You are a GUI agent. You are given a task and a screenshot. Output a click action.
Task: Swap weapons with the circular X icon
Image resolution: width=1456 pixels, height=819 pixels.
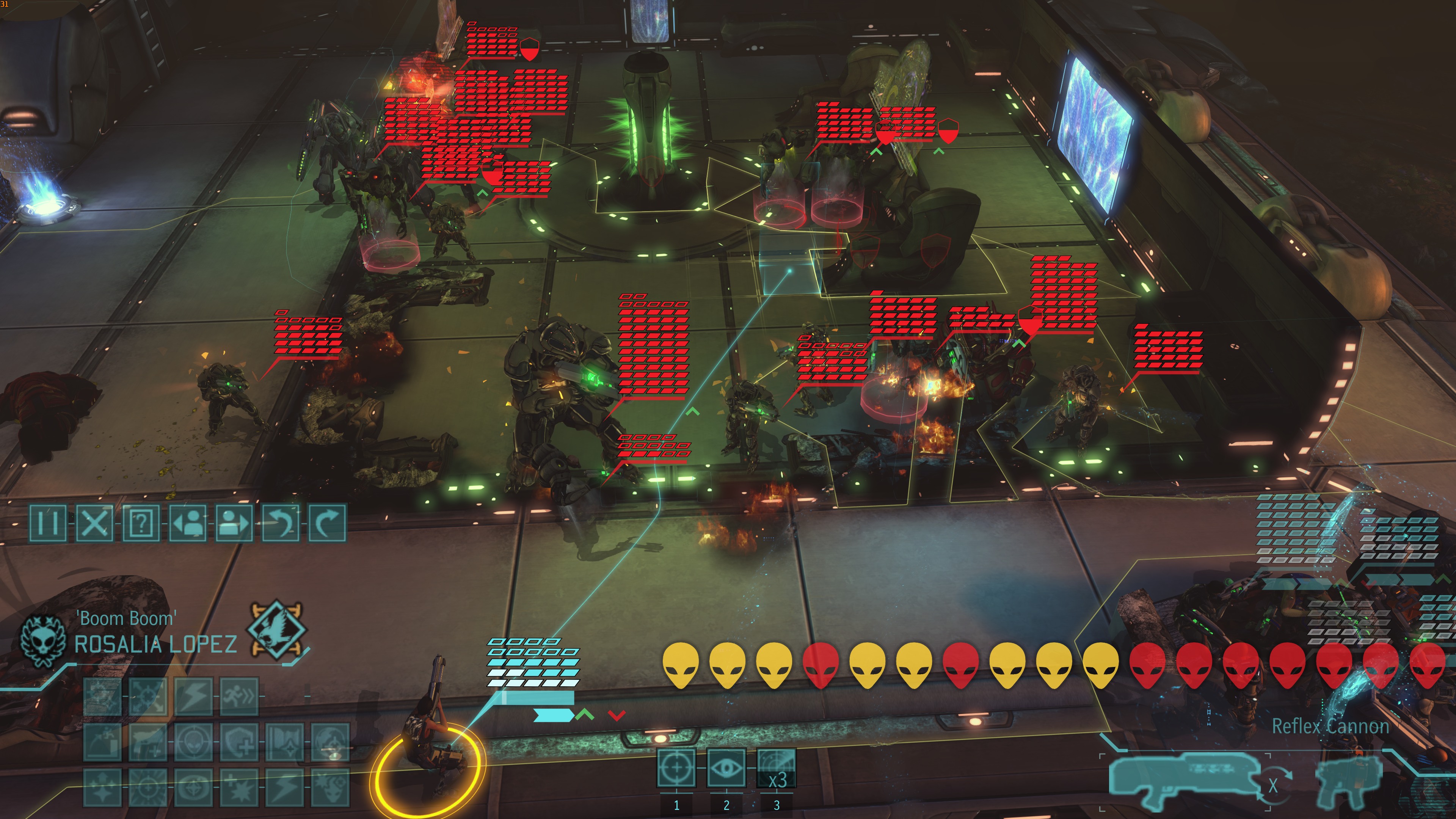(1273, 786)
